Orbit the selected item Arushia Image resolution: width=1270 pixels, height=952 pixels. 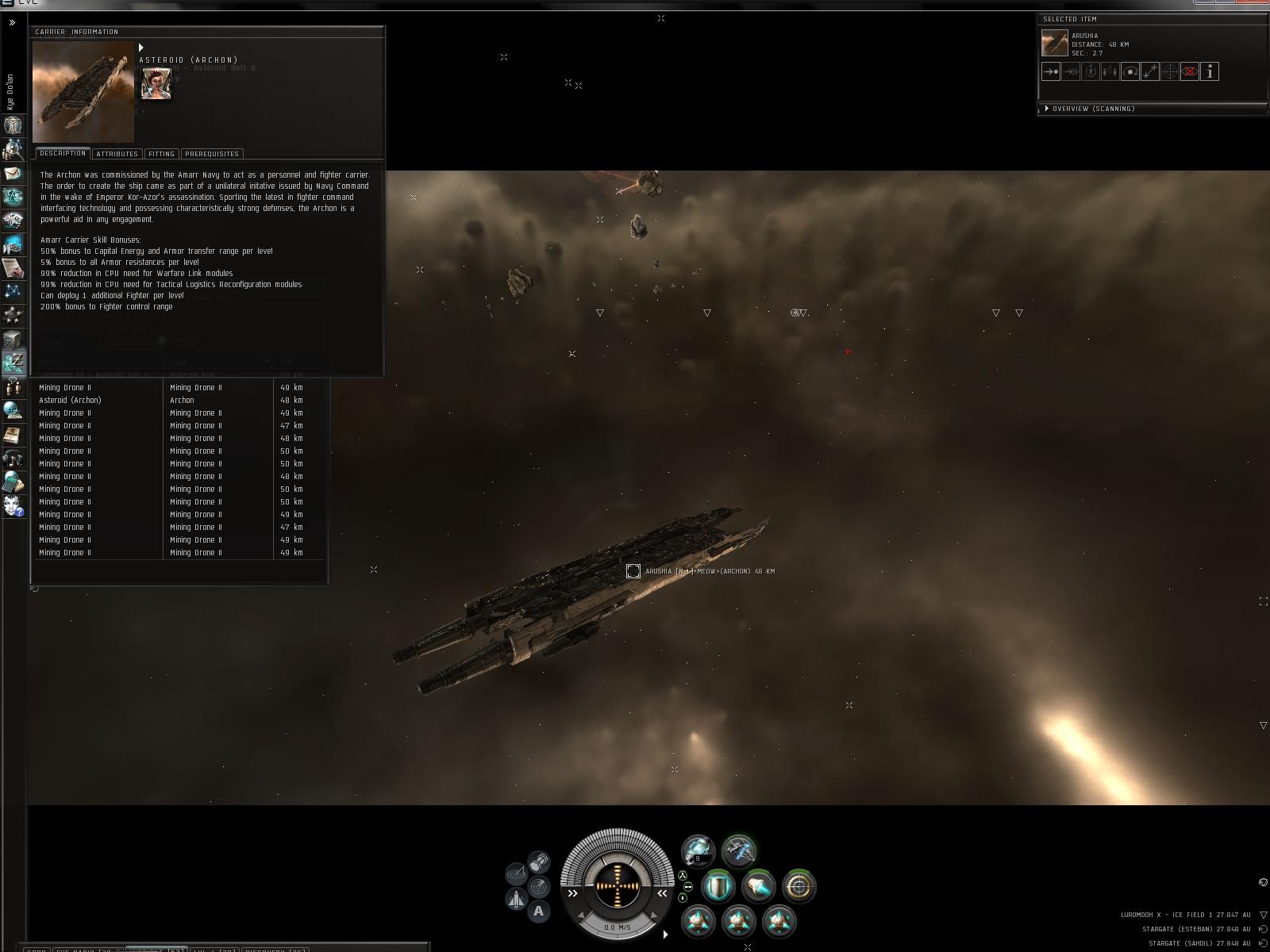click(1130, 72)
